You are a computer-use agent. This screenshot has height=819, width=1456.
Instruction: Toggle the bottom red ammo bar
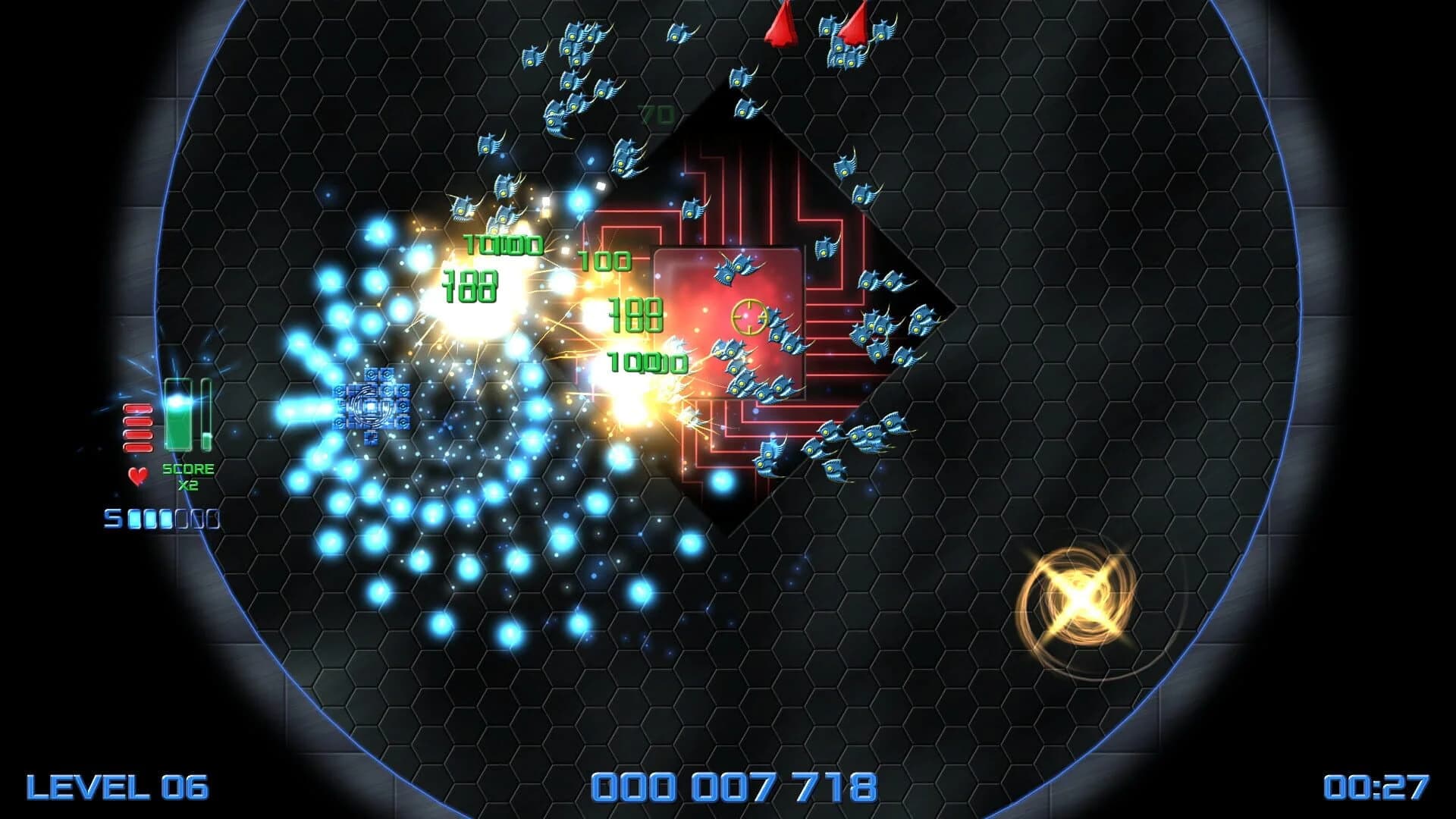(x=136, y=447)
